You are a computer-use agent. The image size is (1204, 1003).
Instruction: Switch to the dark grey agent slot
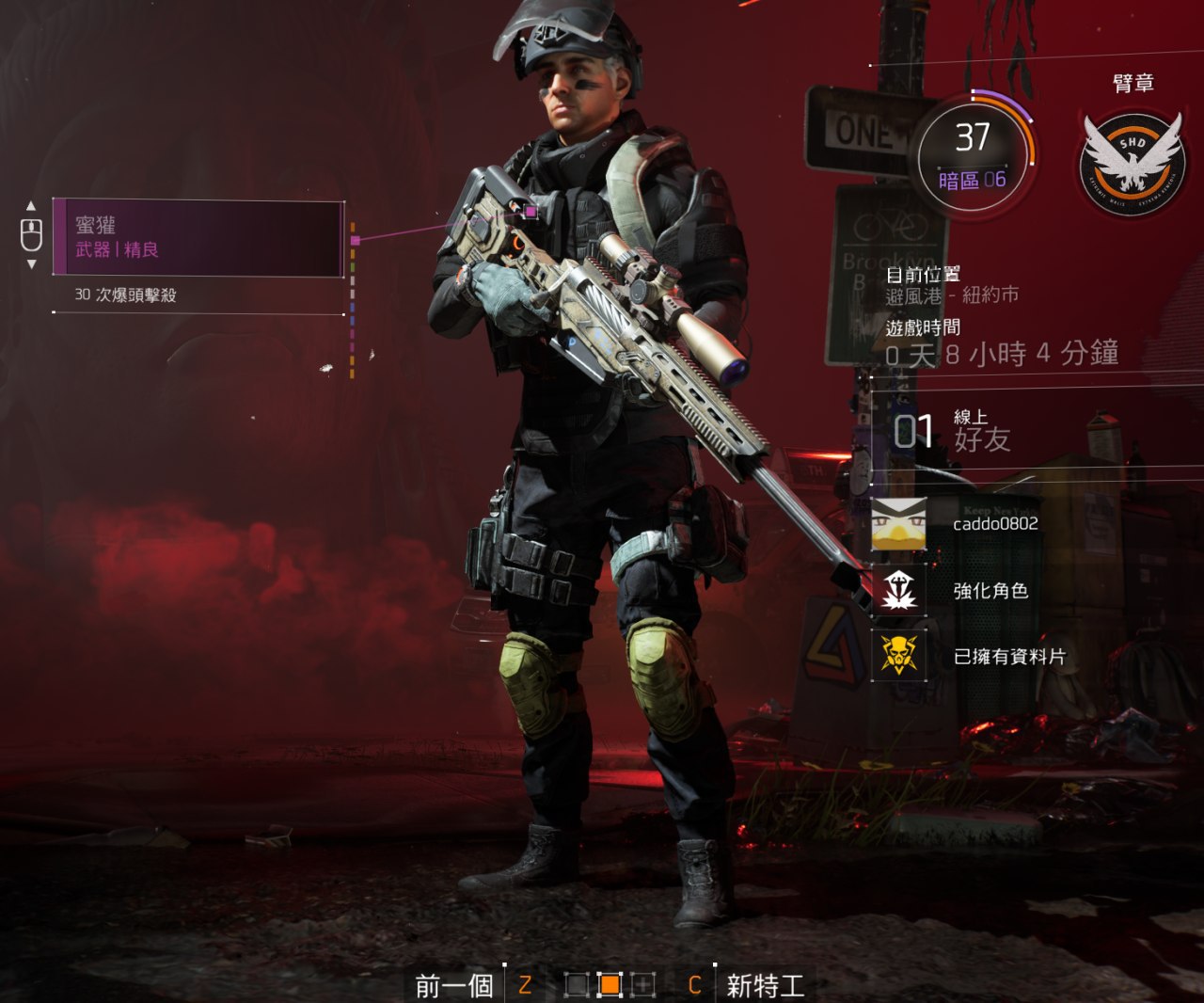point(577,985)
